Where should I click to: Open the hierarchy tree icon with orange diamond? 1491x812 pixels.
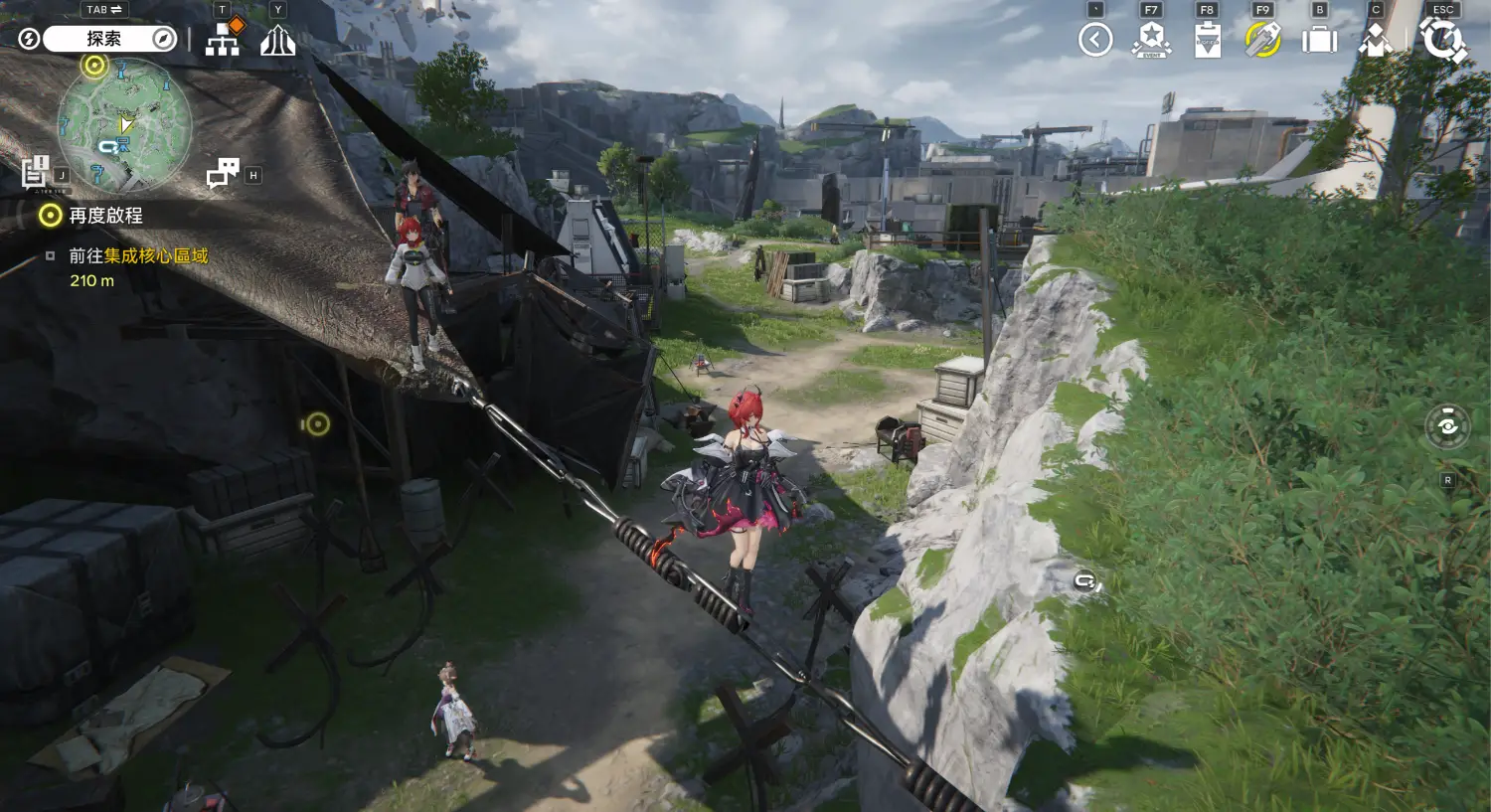tap(223, 39)
